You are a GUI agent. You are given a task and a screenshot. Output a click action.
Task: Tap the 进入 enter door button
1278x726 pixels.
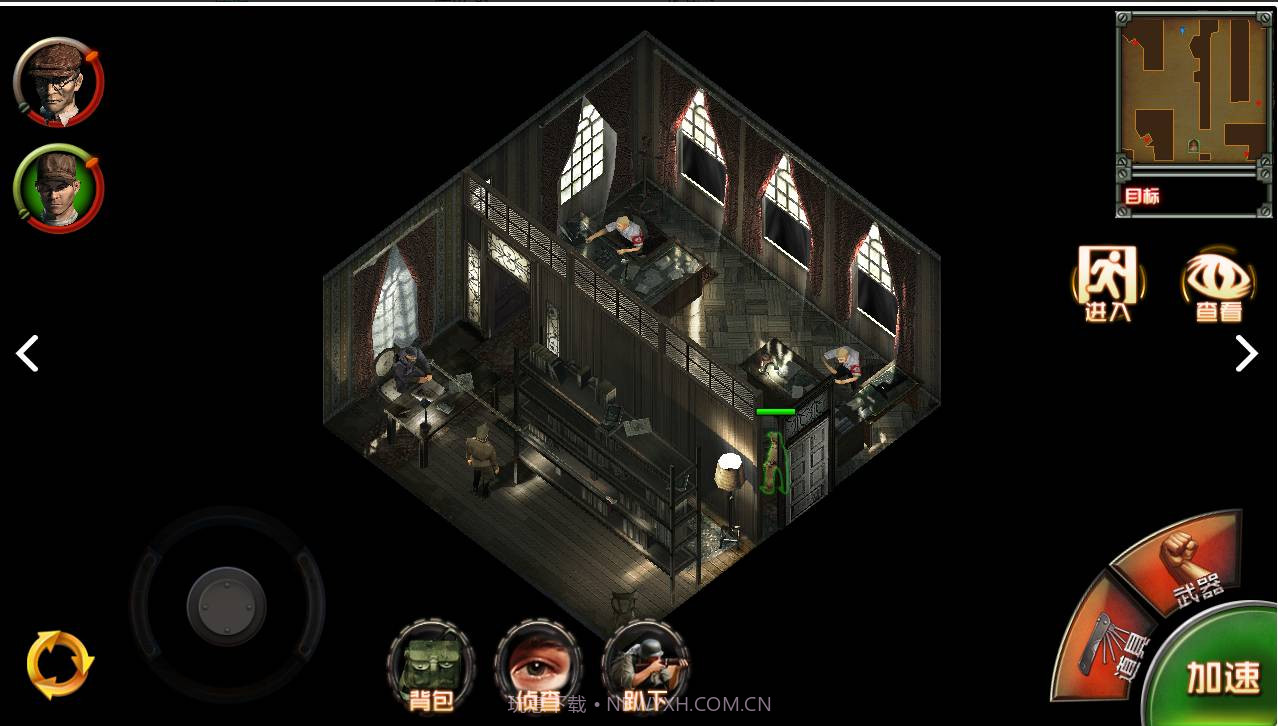coord(1107,283)
